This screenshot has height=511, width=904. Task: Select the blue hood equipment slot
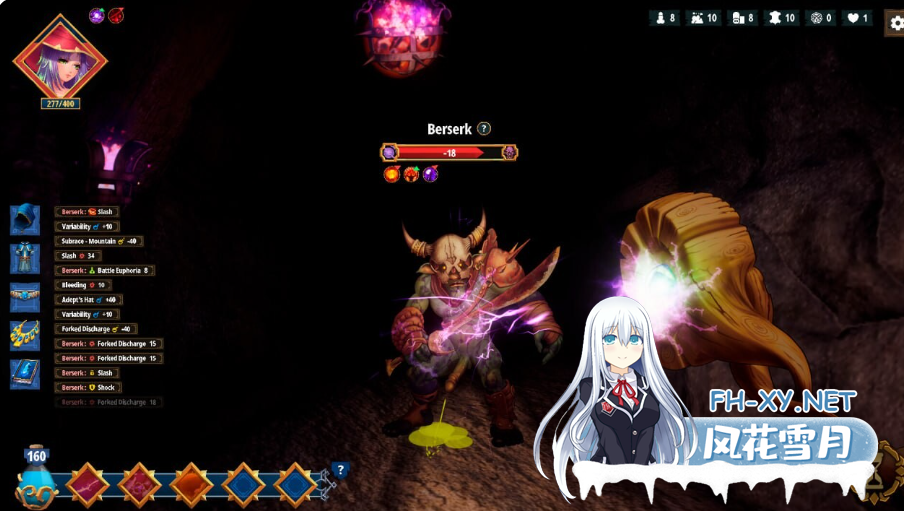25,219
